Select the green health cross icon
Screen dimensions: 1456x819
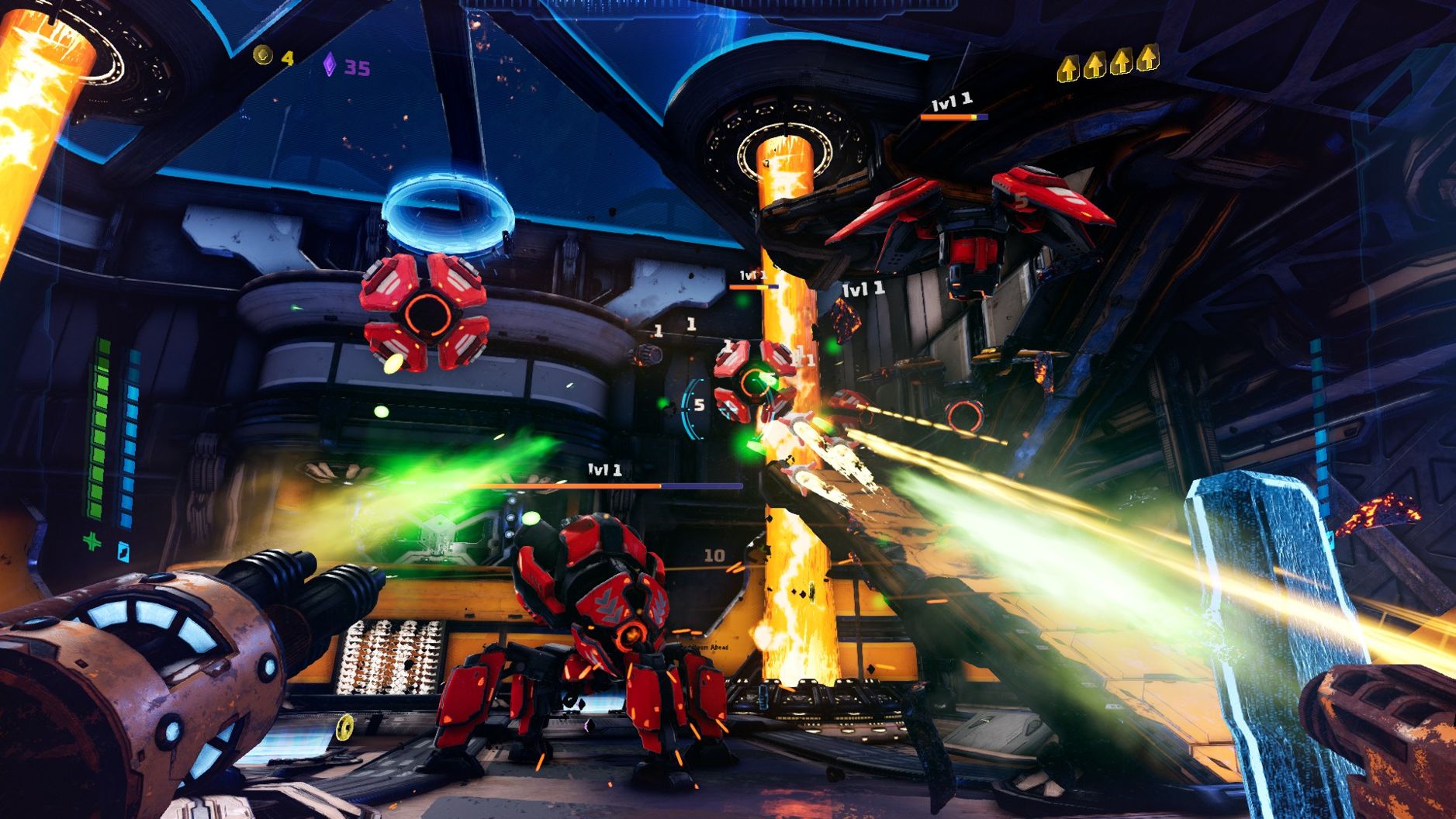pyautogui.click(x=92, y=541)
